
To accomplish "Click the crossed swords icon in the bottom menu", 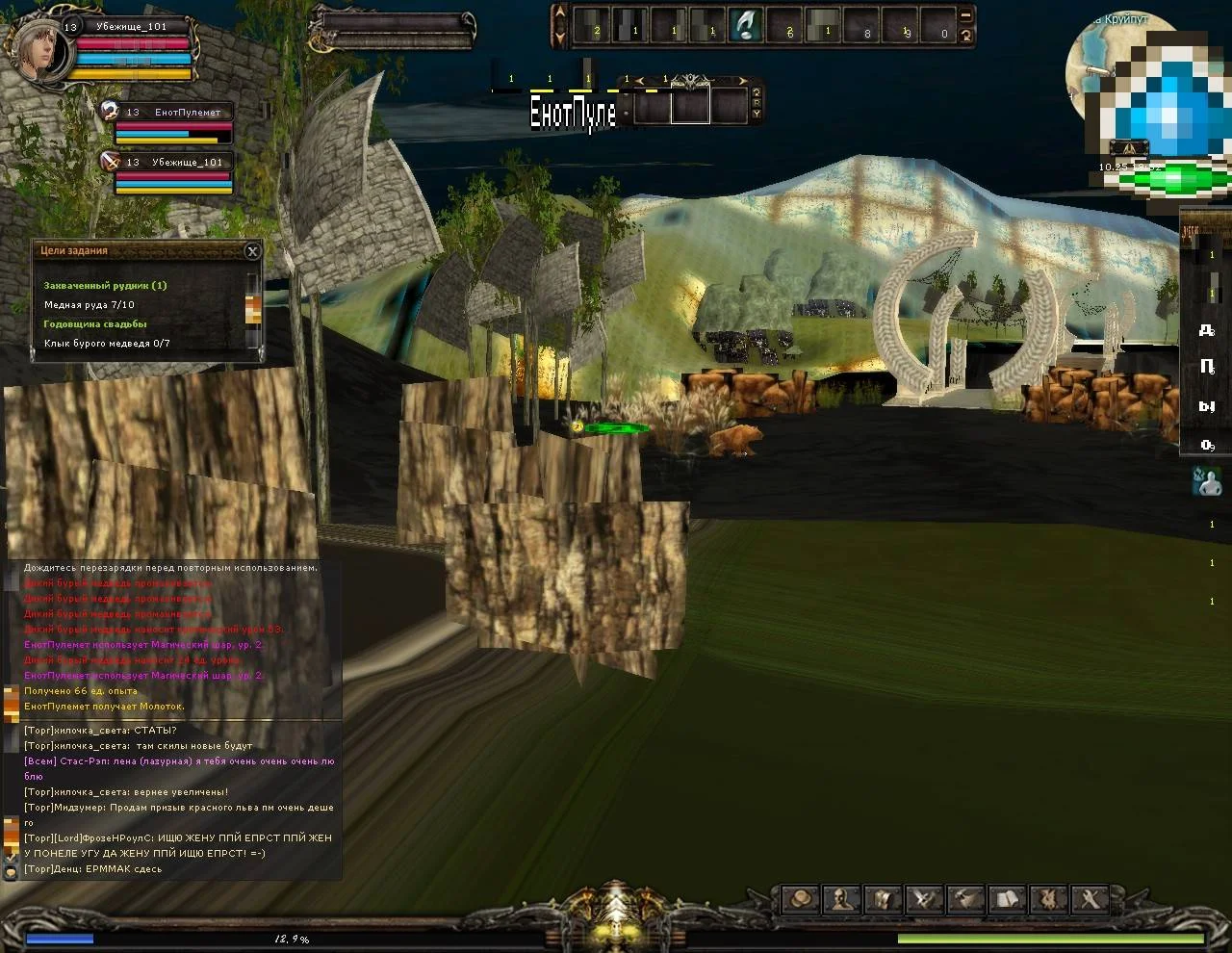I will [925, 899].
